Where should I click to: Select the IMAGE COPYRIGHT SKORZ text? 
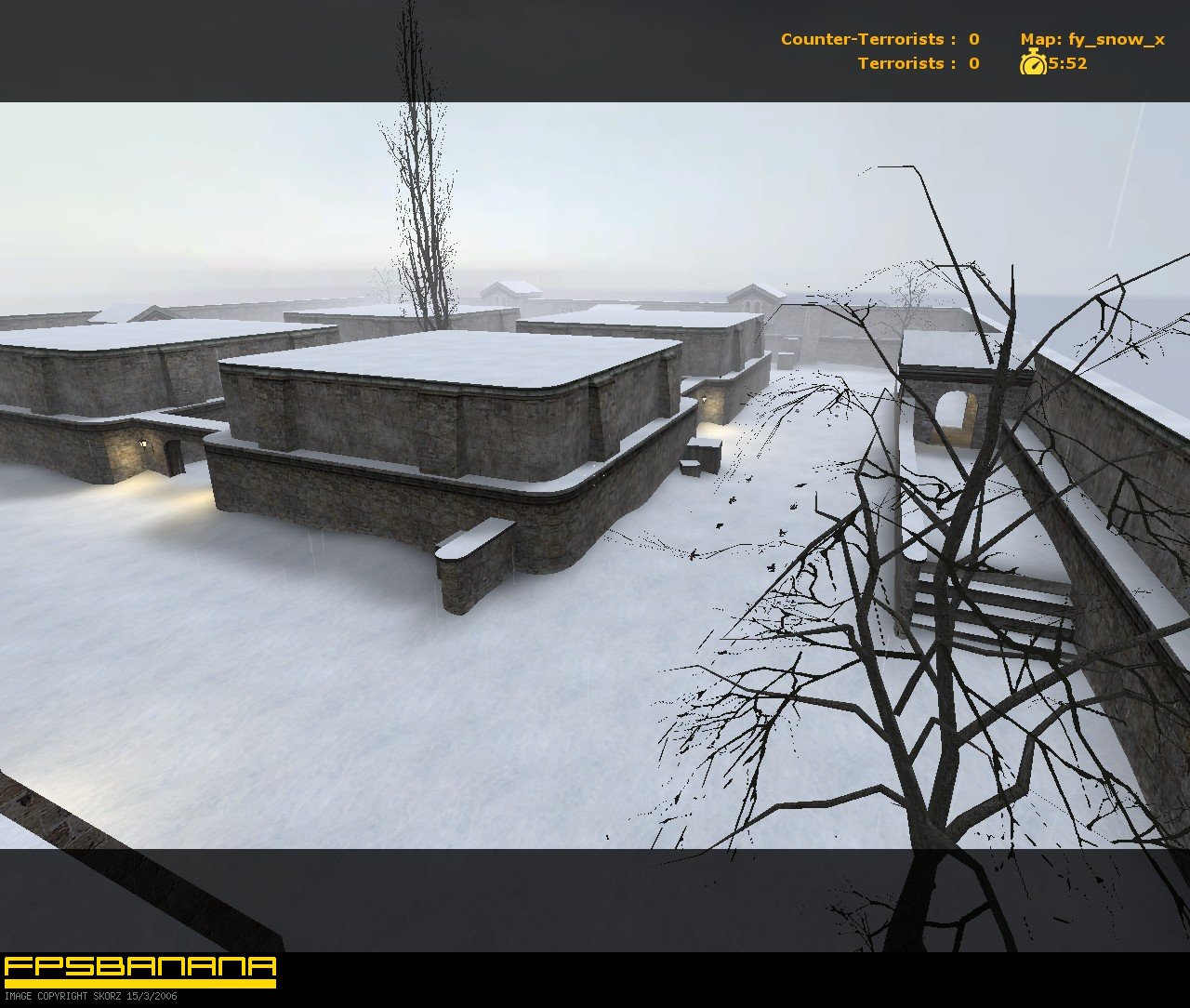[x=88, y=995]
